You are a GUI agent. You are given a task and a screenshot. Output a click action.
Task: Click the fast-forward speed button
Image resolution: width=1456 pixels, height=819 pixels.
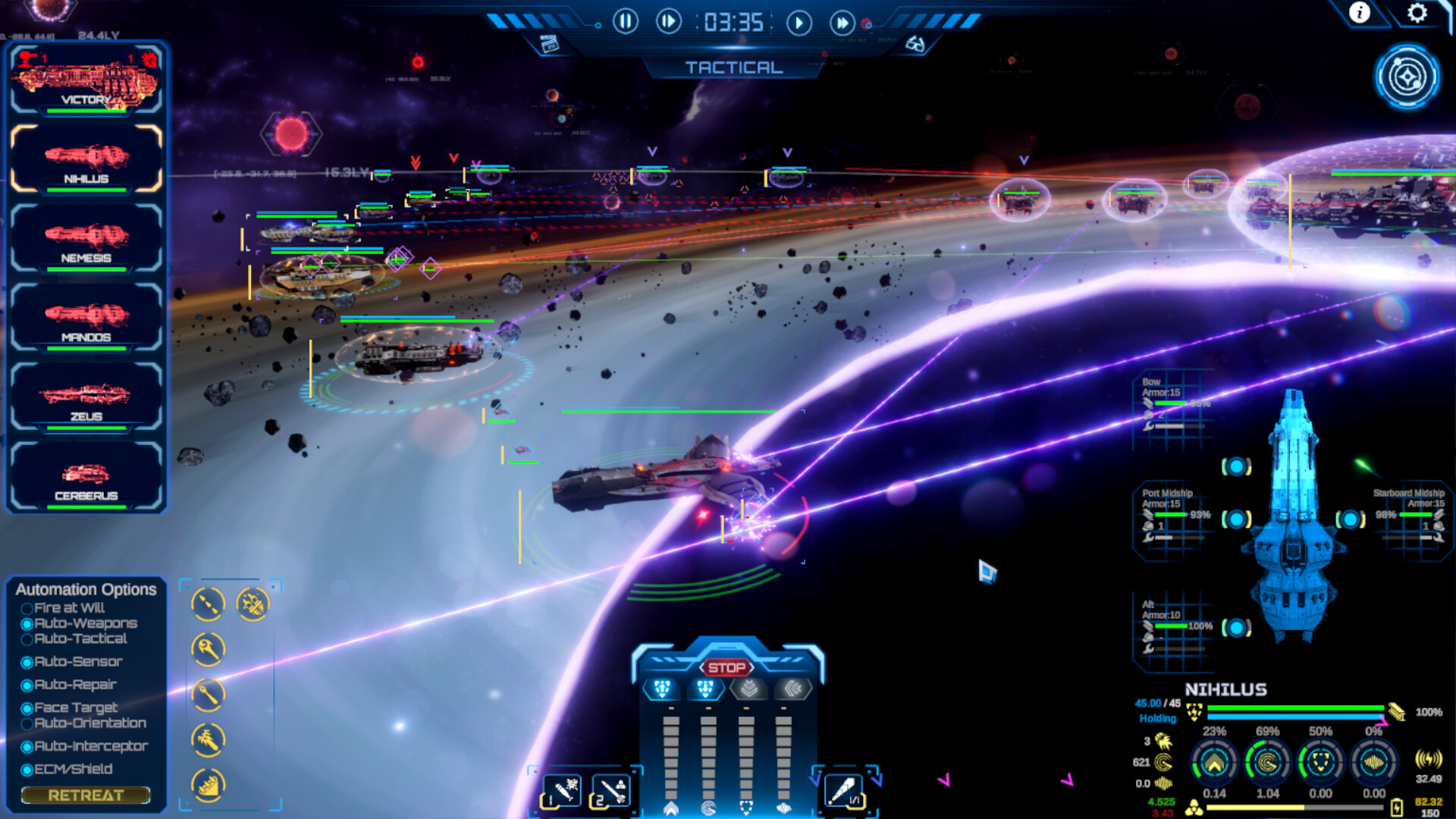[842, 24]
